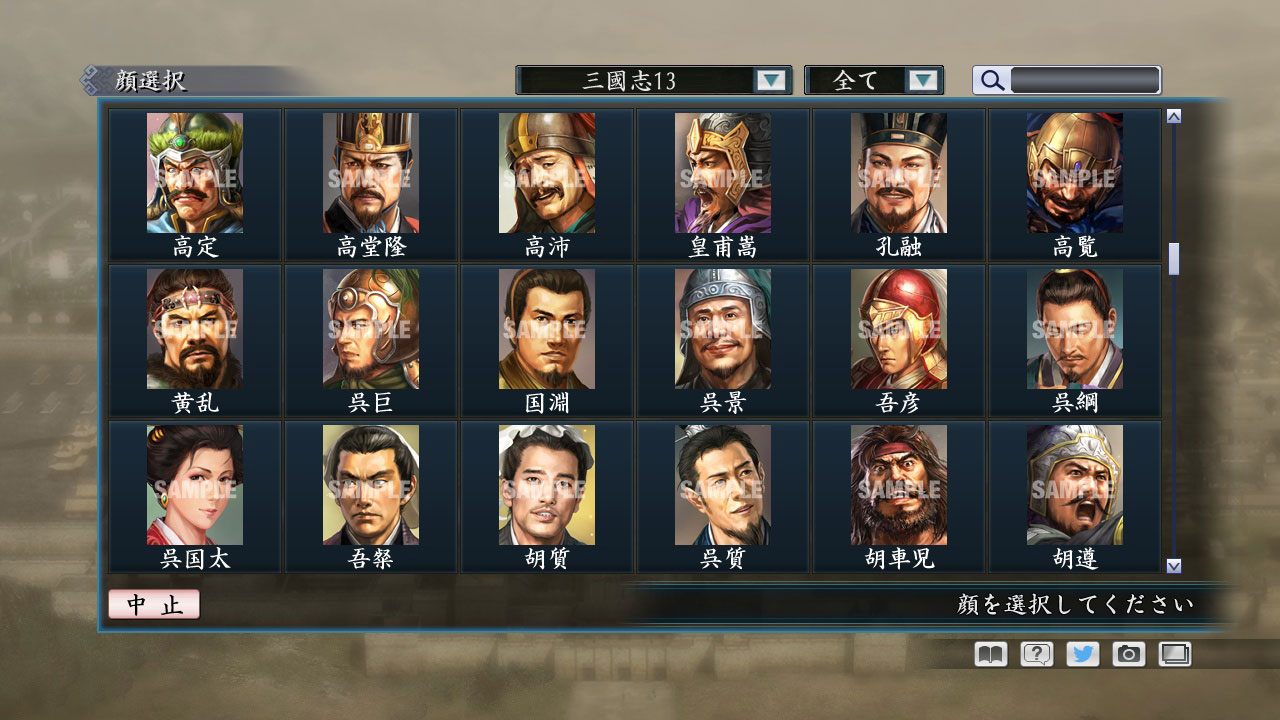
Task: Take a screenshot with the camera icon
Action: pyautogui.click(x=1128, y=654)
